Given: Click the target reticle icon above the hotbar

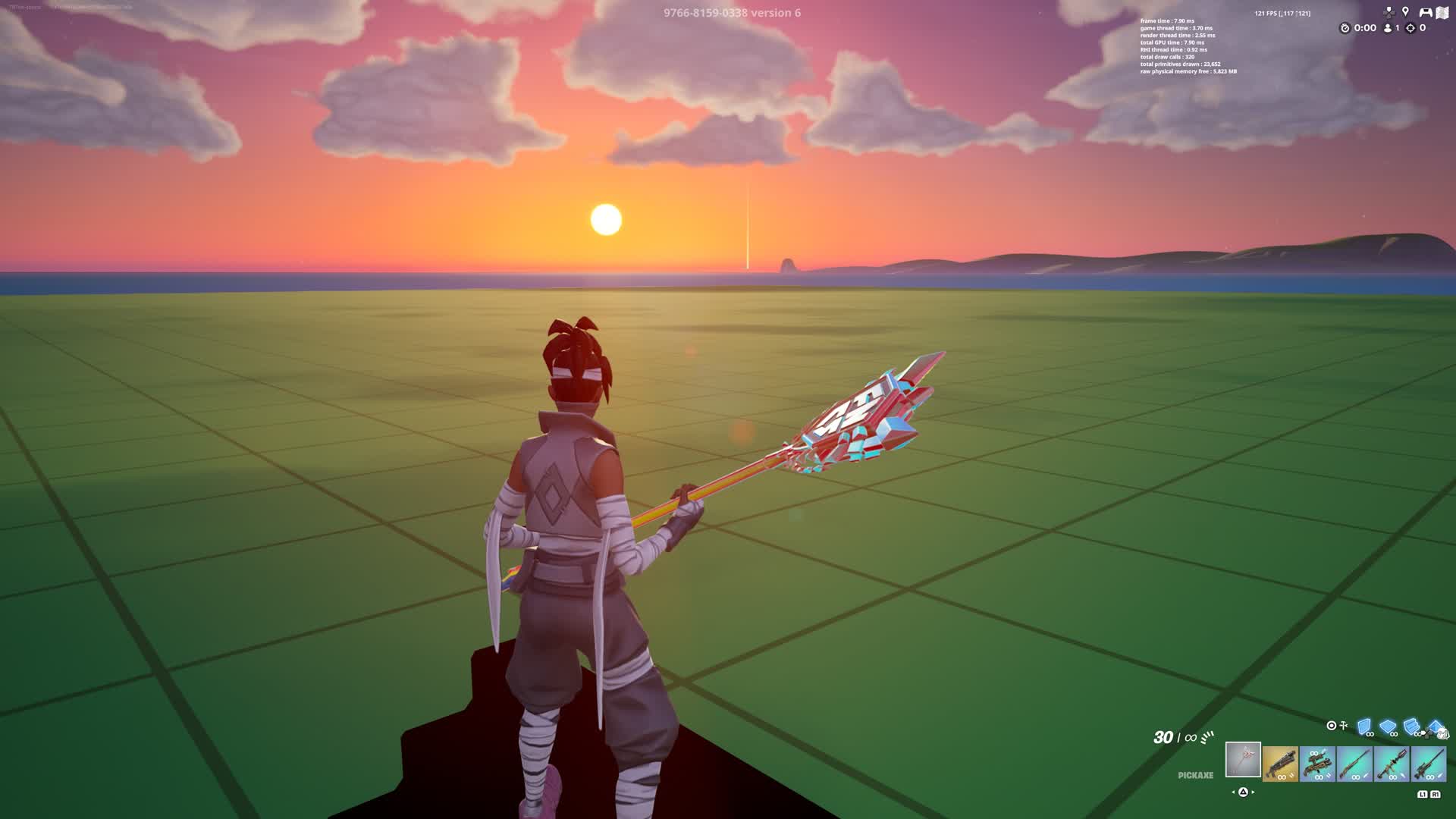Looking at the screenshot, I should pos(1332,725).
